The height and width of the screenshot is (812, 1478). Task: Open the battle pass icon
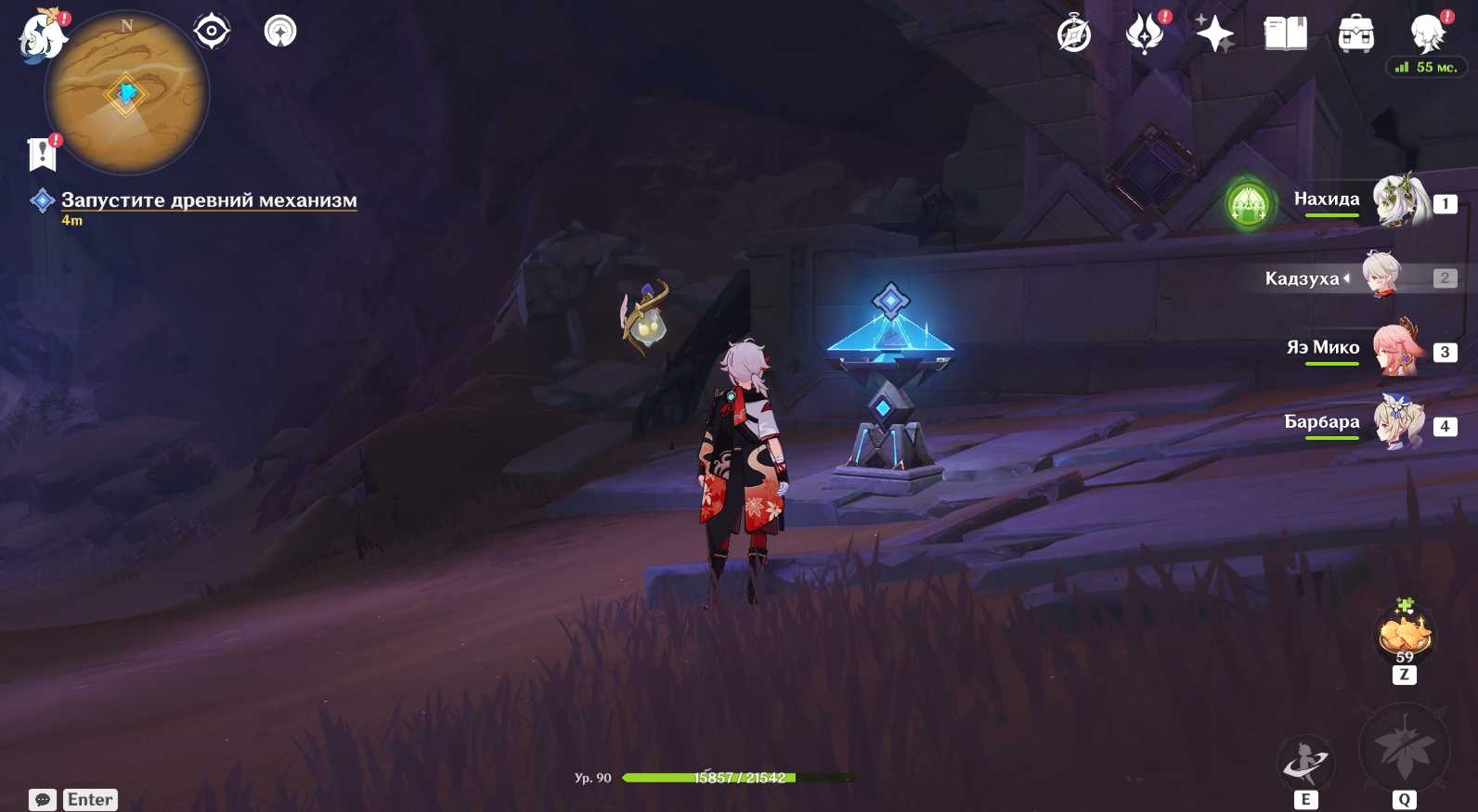click(x=1144, y=34)
